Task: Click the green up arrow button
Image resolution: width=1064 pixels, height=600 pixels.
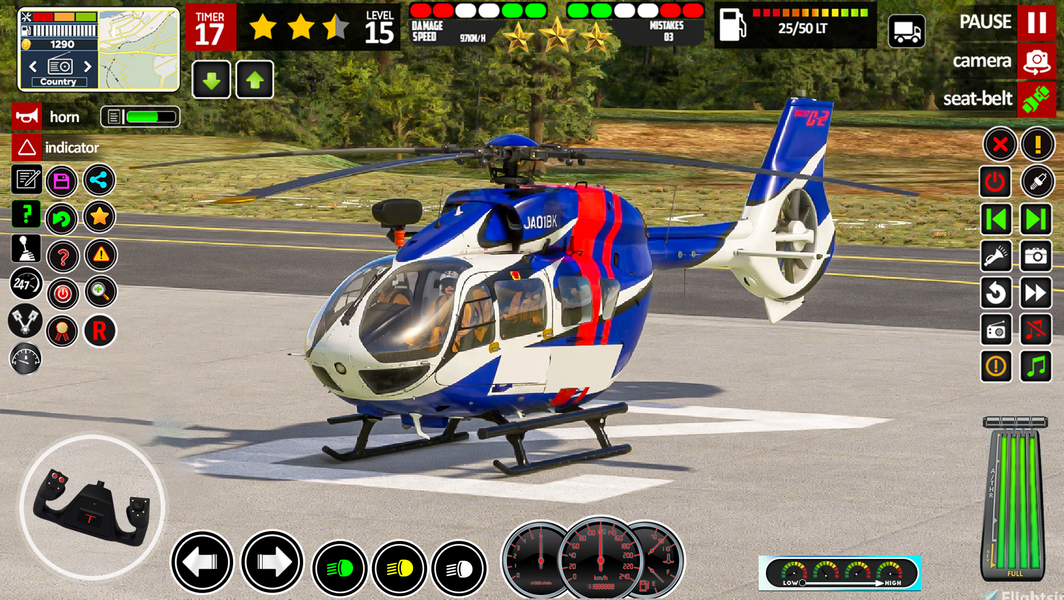Action: click(255, 80)
